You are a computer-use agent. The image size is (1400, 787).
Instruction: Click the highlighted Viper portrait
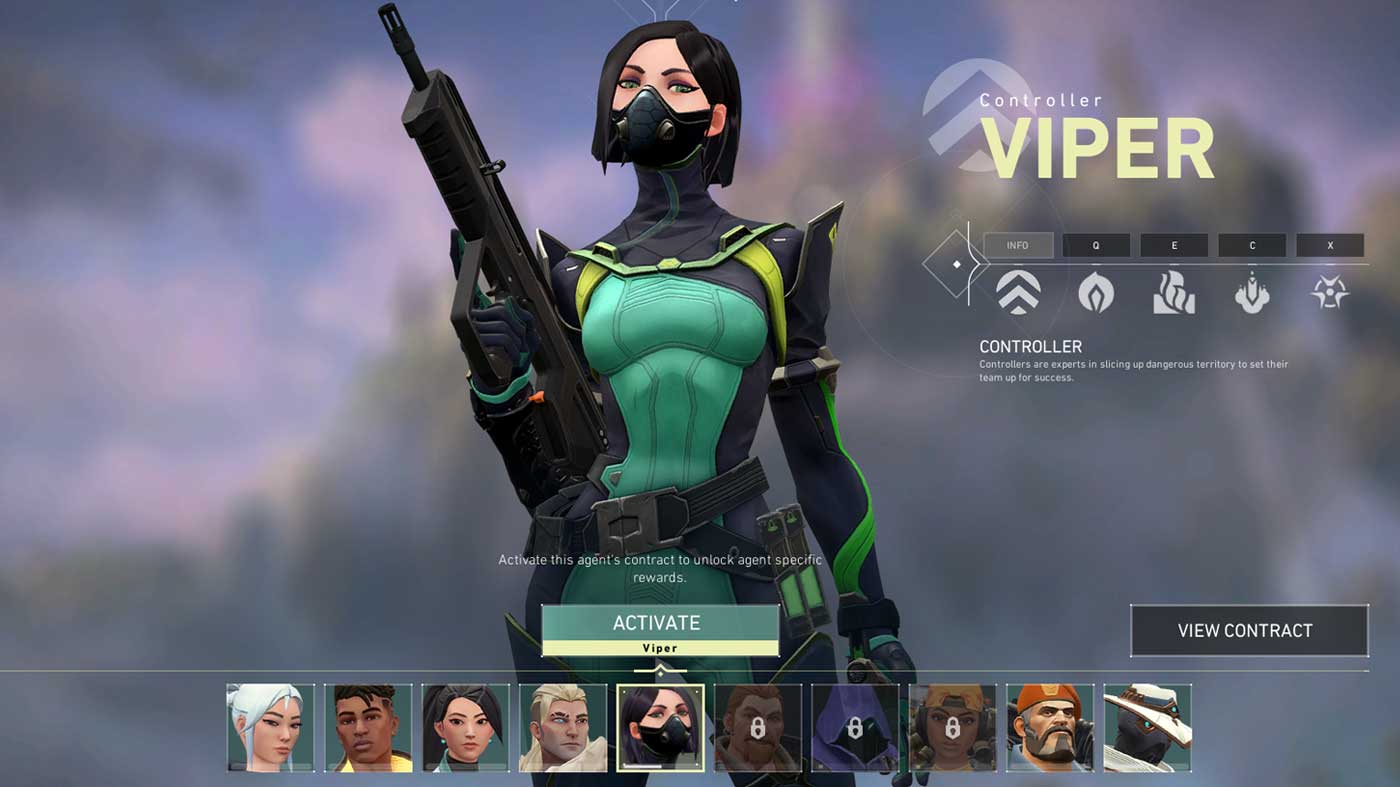[x=660, y=728]
